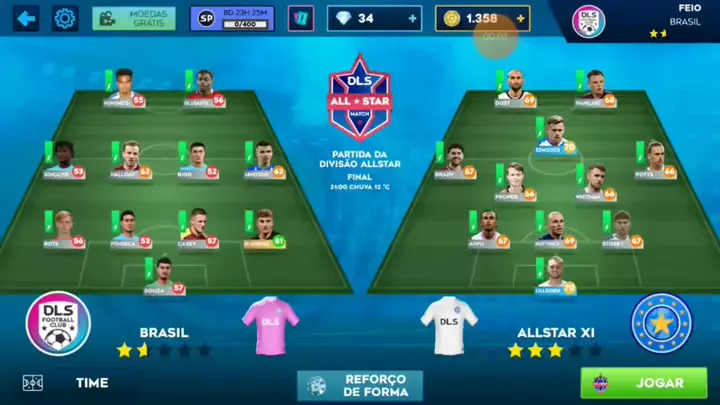Select player Fonseca card
The image size is (720, 405).
(x=129, y=229)
